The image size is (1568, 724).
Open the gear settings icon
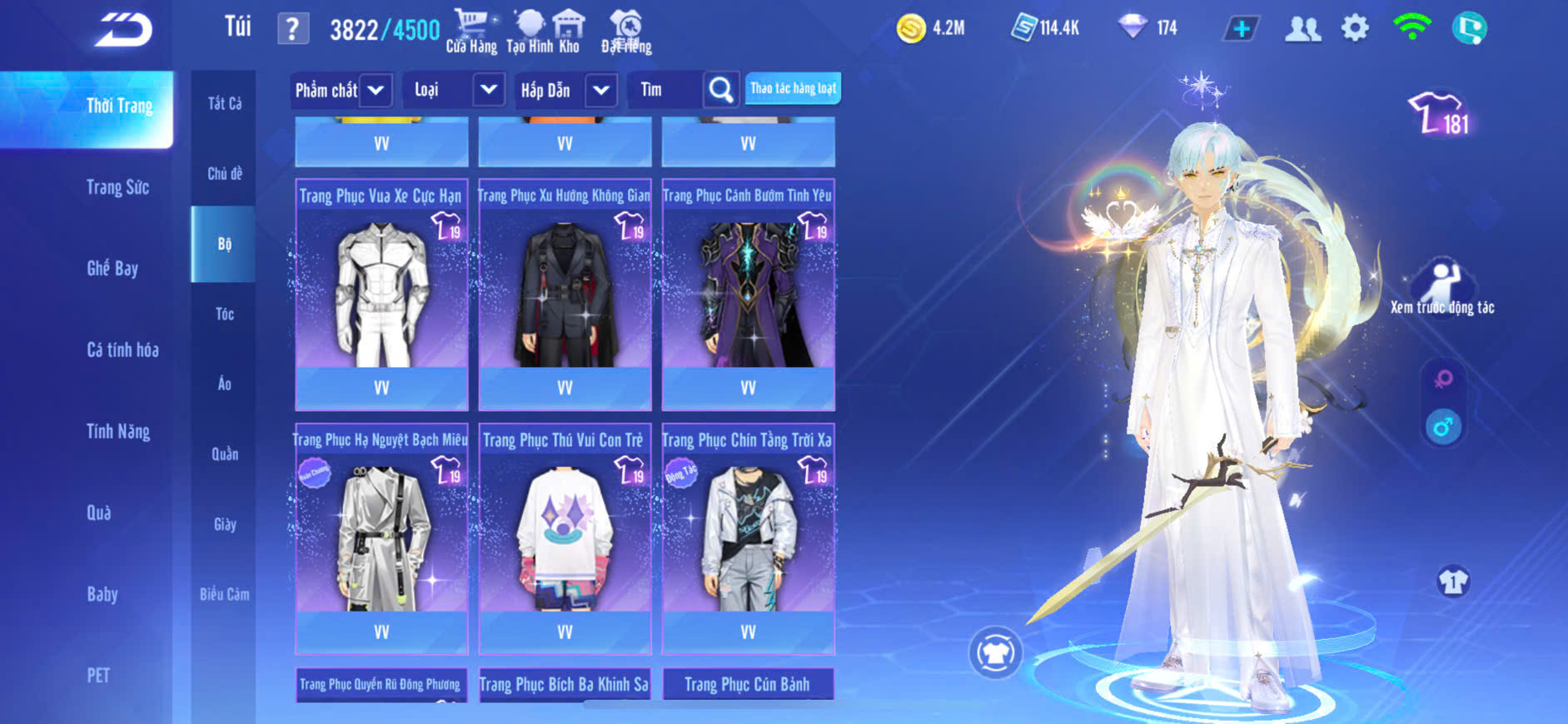point(1355,28)
